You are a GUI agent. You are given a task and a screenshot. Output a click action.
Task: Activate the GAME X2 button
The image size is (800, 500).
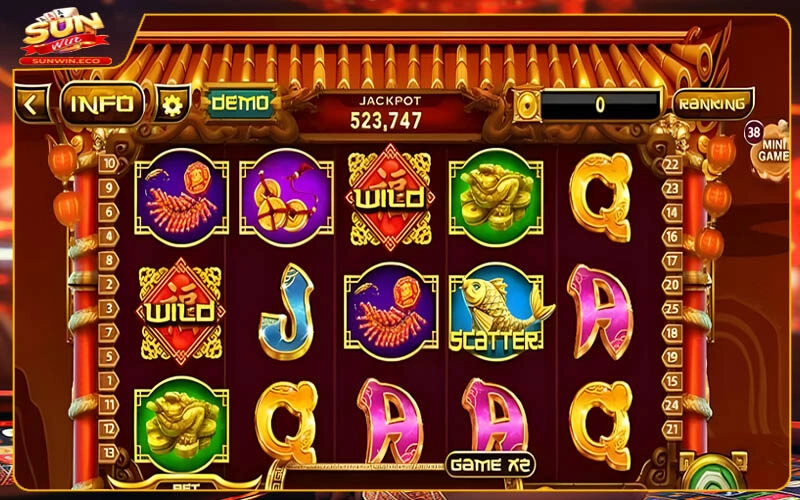[490, 465]
